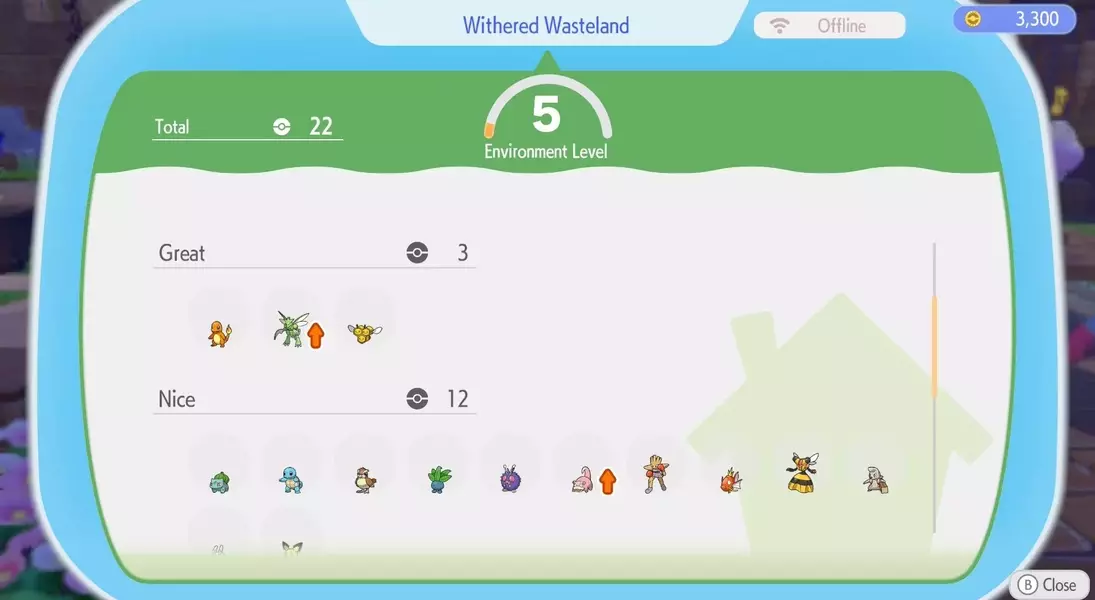Choose the Vespiquen icon
Screen dimensions: 1095x600
(802, 472)
